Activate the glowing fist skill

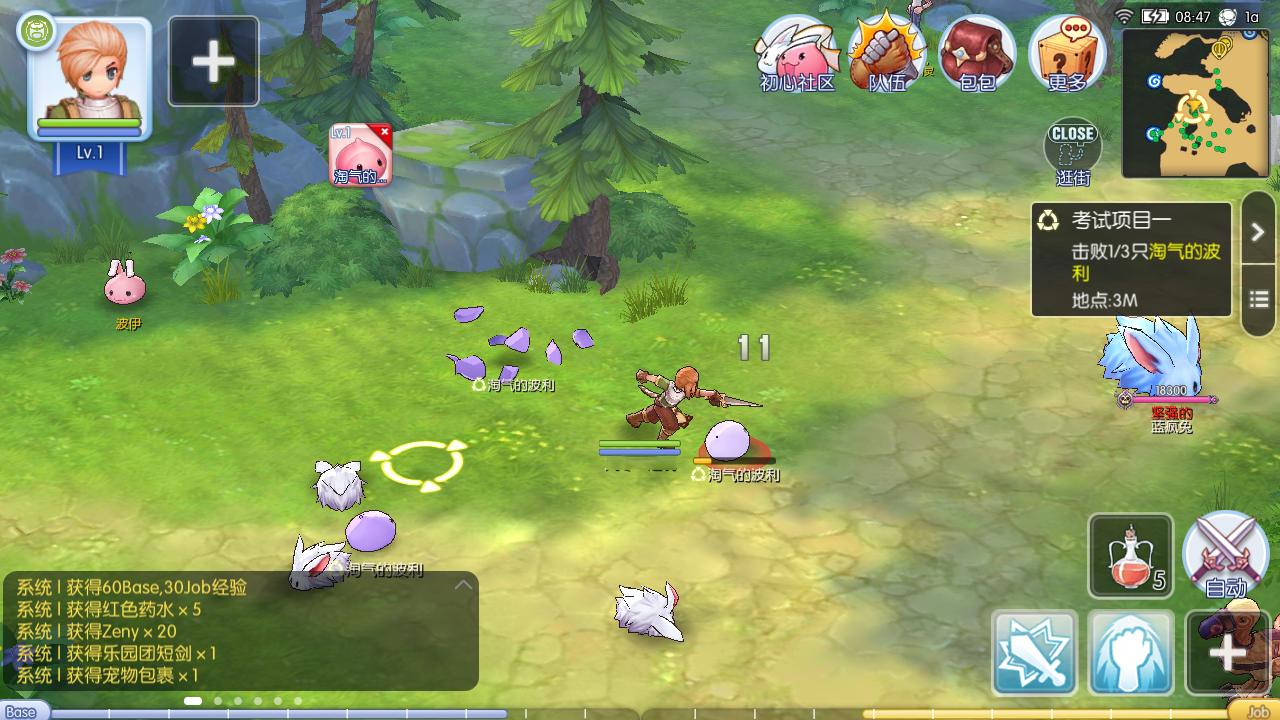point(1131,653)
